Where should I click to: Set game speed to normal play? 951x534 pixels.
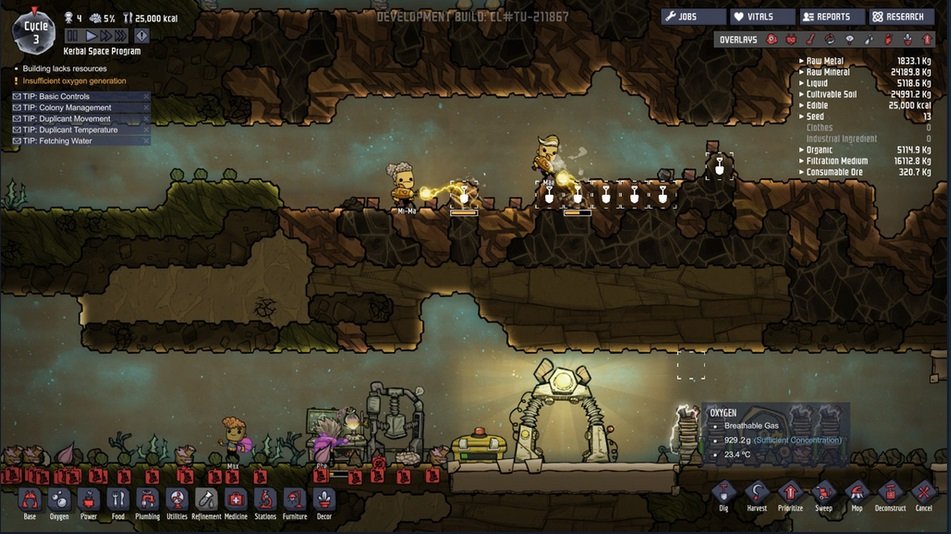(90, 36)
